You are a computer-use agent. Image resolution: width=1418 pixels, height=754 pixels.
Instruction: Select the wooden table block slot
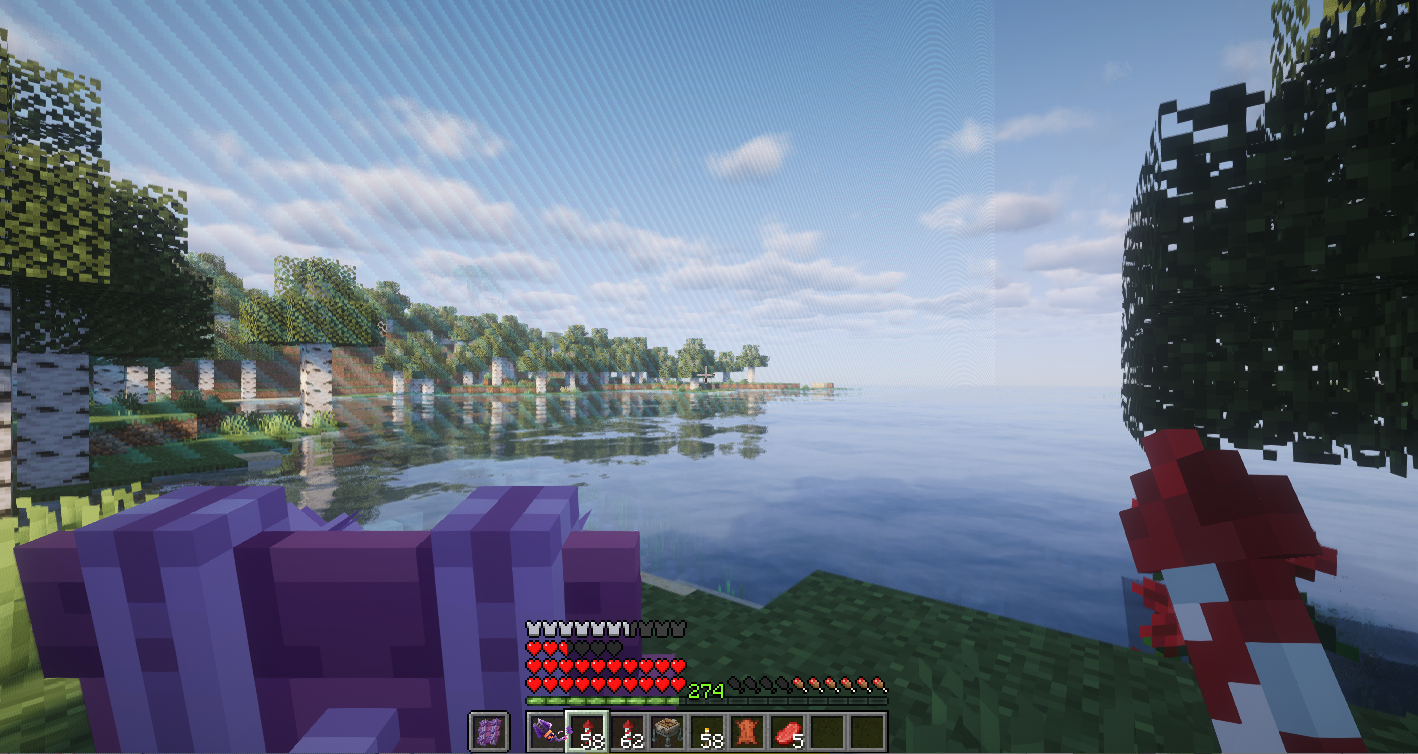point(666,731)
